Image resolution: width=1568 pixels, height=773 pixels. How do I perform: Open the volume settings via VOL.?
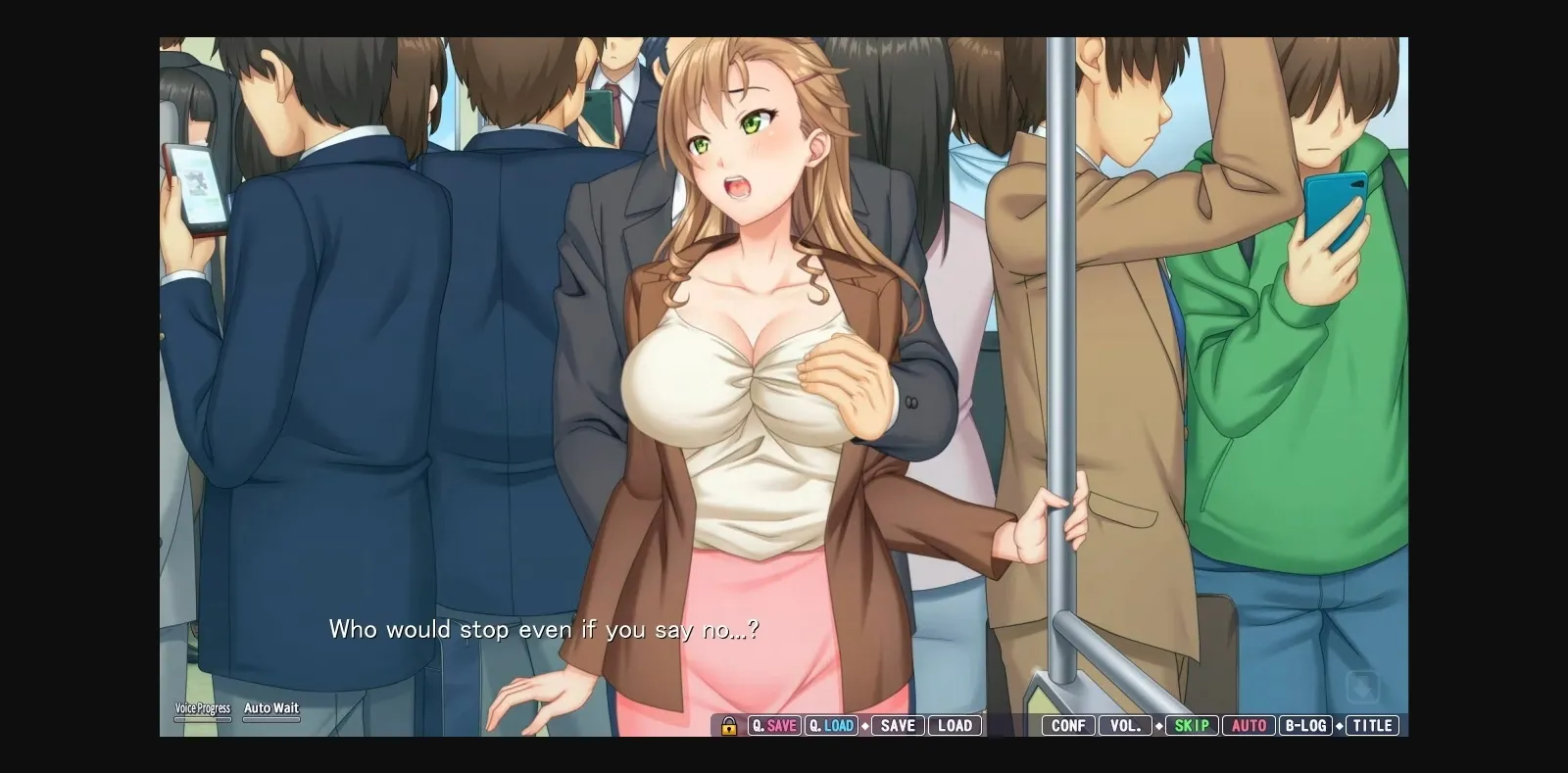(x=1126, y=726)
